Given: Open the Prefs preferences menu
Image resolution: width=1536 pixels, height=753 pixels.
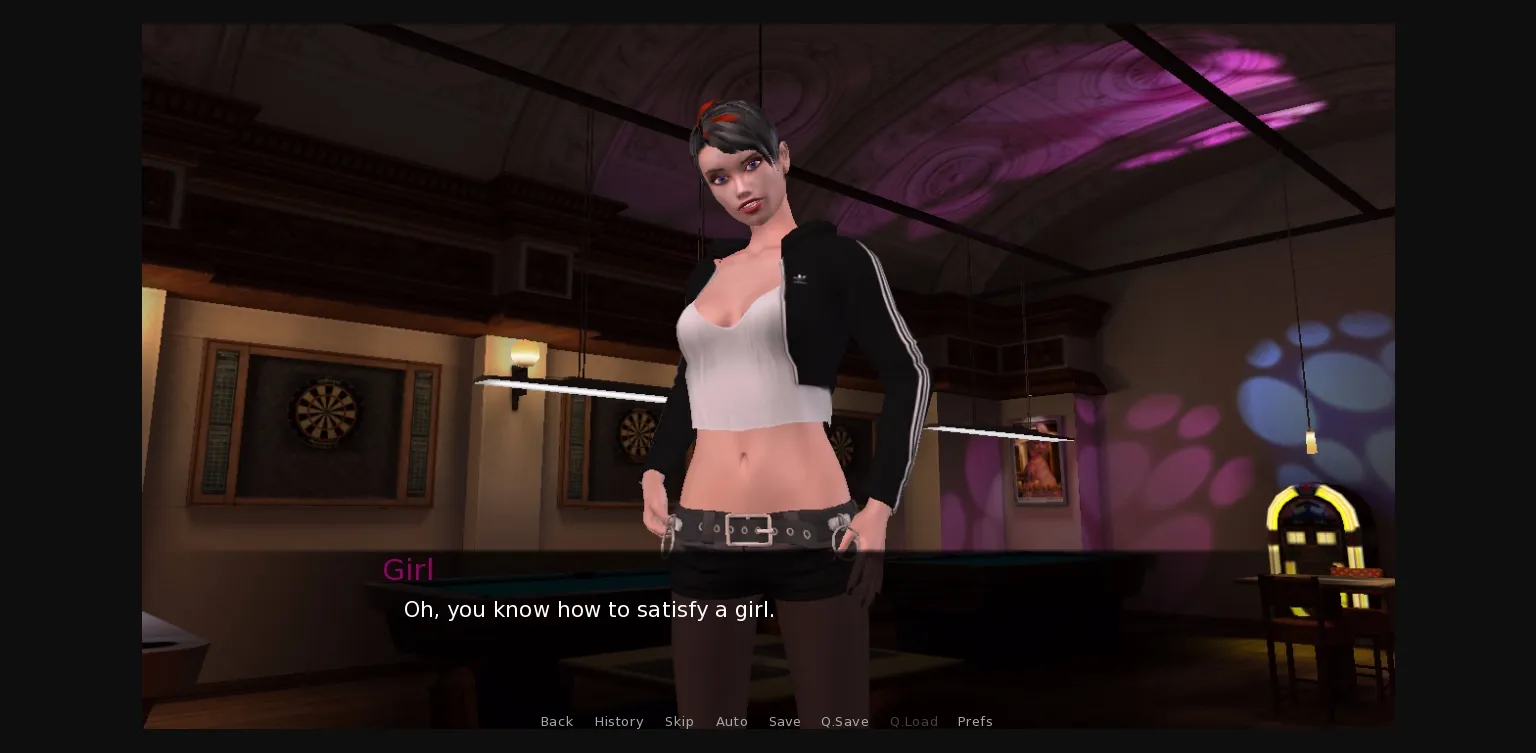Looking at the screenshot, I should pyautogui.click(x=975, y=721).
